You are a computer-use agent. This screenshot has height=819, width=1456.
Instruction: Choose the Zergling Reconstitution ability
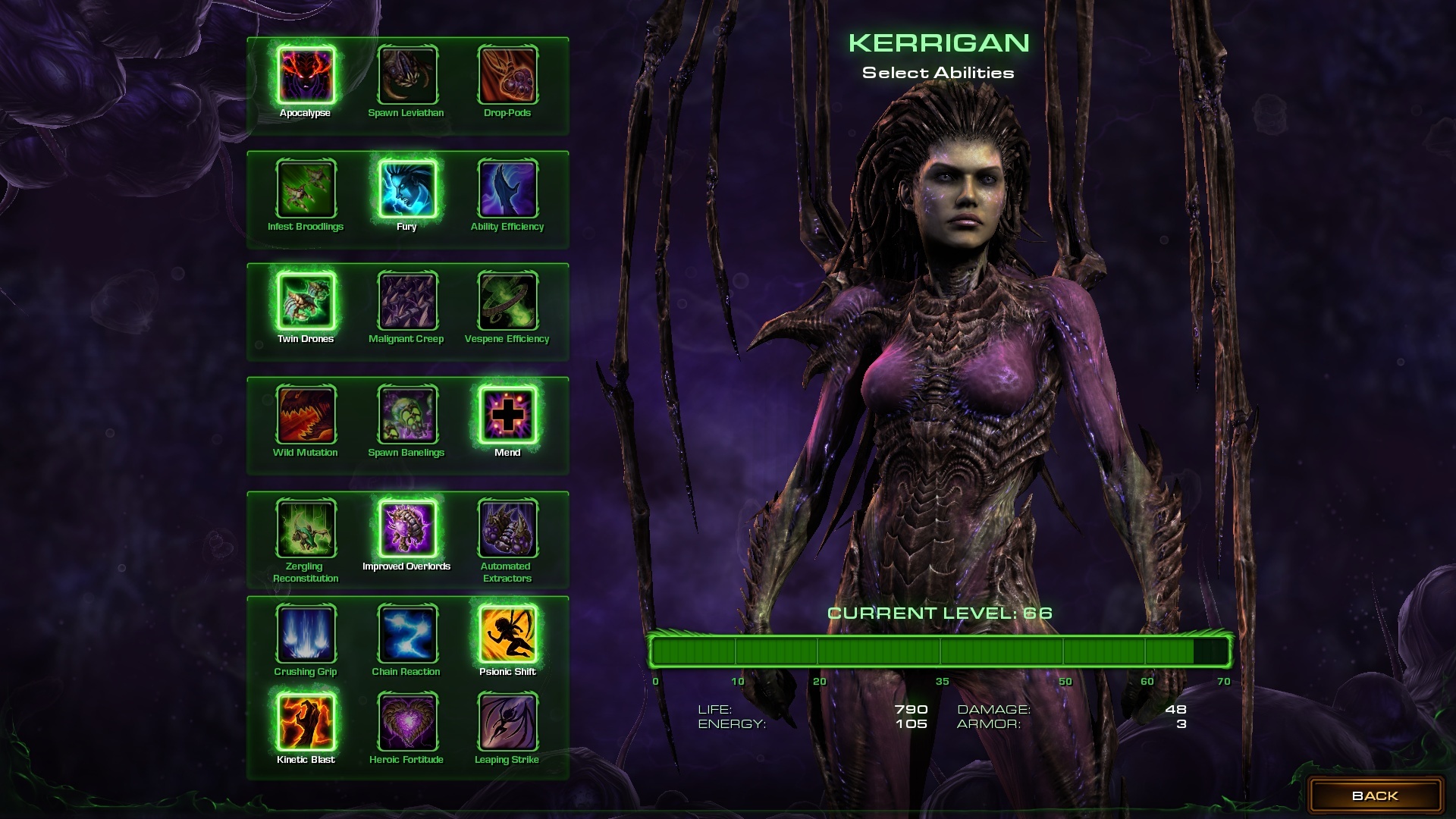[x=306, y=529]
